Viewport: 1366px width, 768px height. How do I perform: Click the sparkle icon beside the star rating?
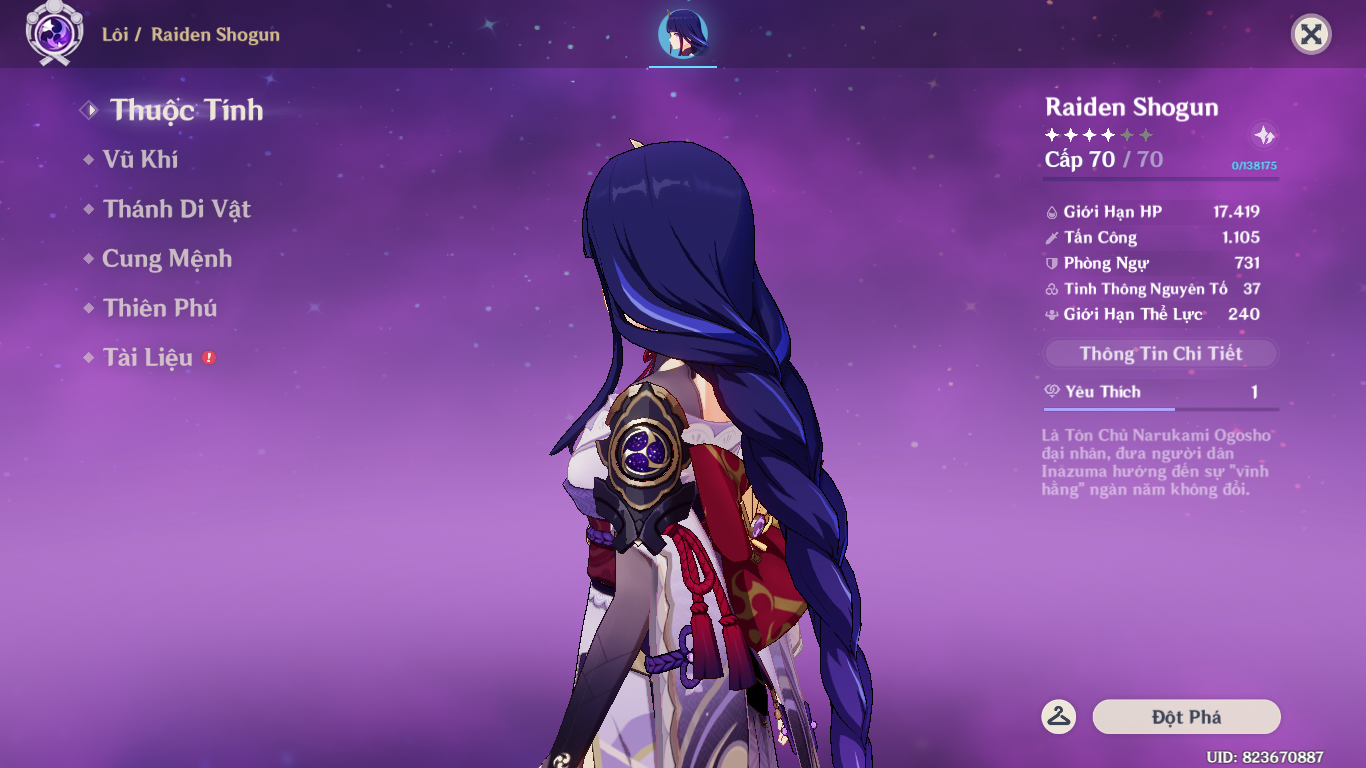pyautogui.click(x=1264, y=136)
